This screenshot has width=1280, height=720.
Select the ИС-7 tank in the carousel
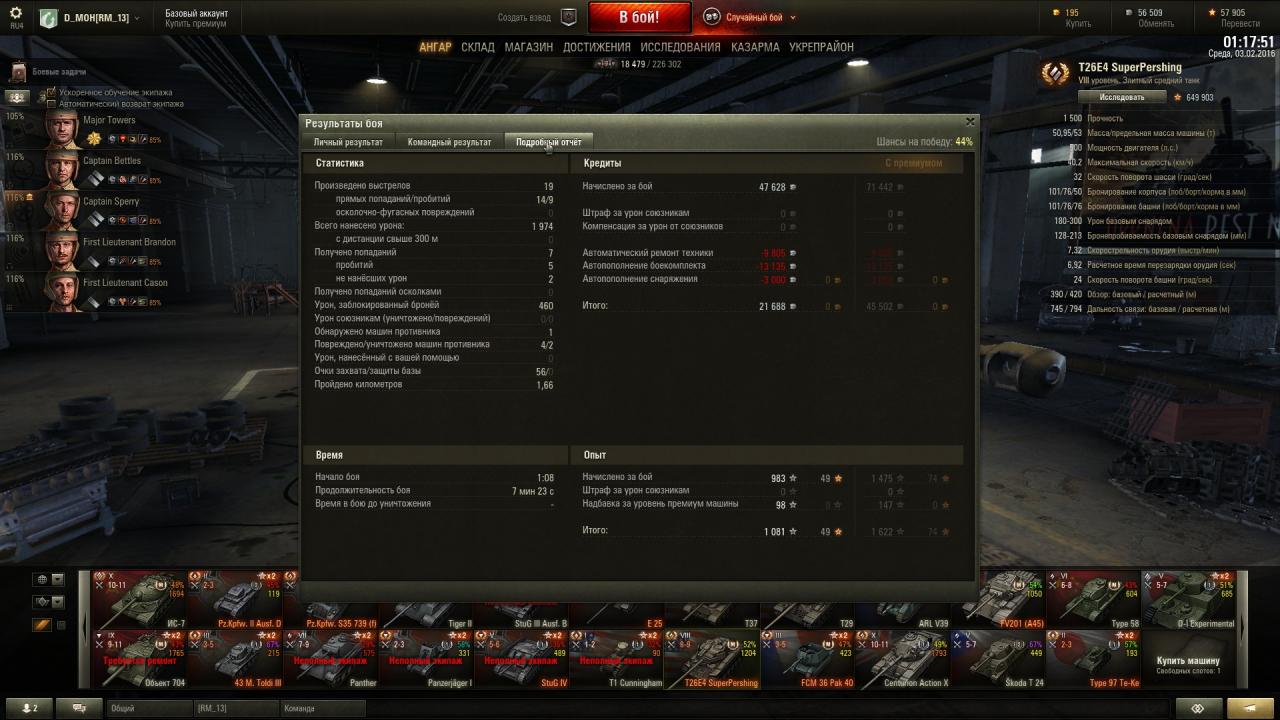tap(140, 600)
